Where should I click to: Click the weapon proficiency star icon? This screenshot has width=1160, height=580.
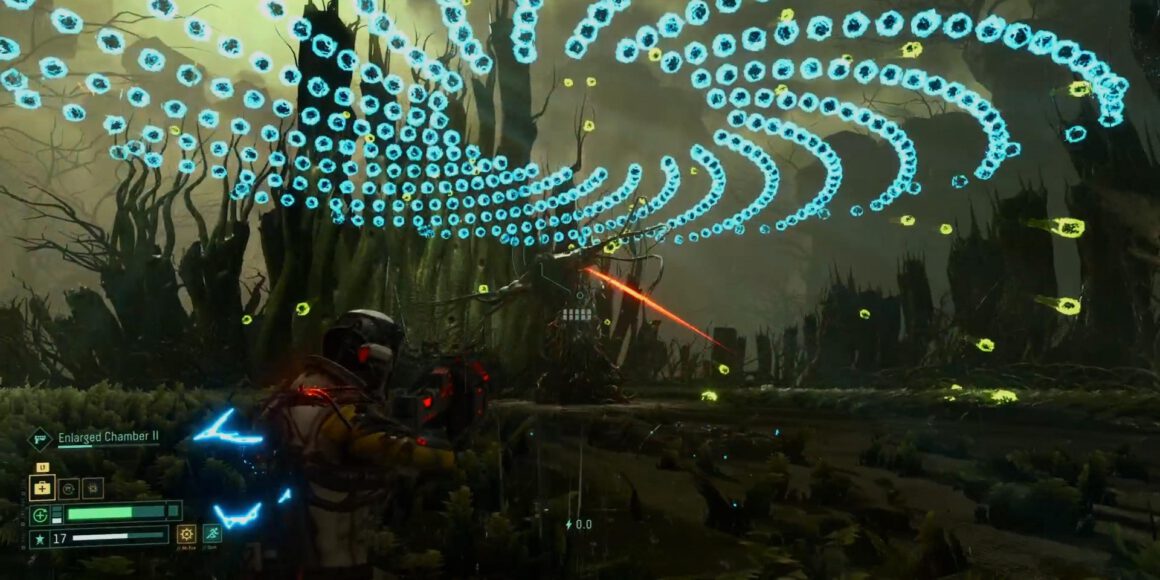click(x=39, y=538)
